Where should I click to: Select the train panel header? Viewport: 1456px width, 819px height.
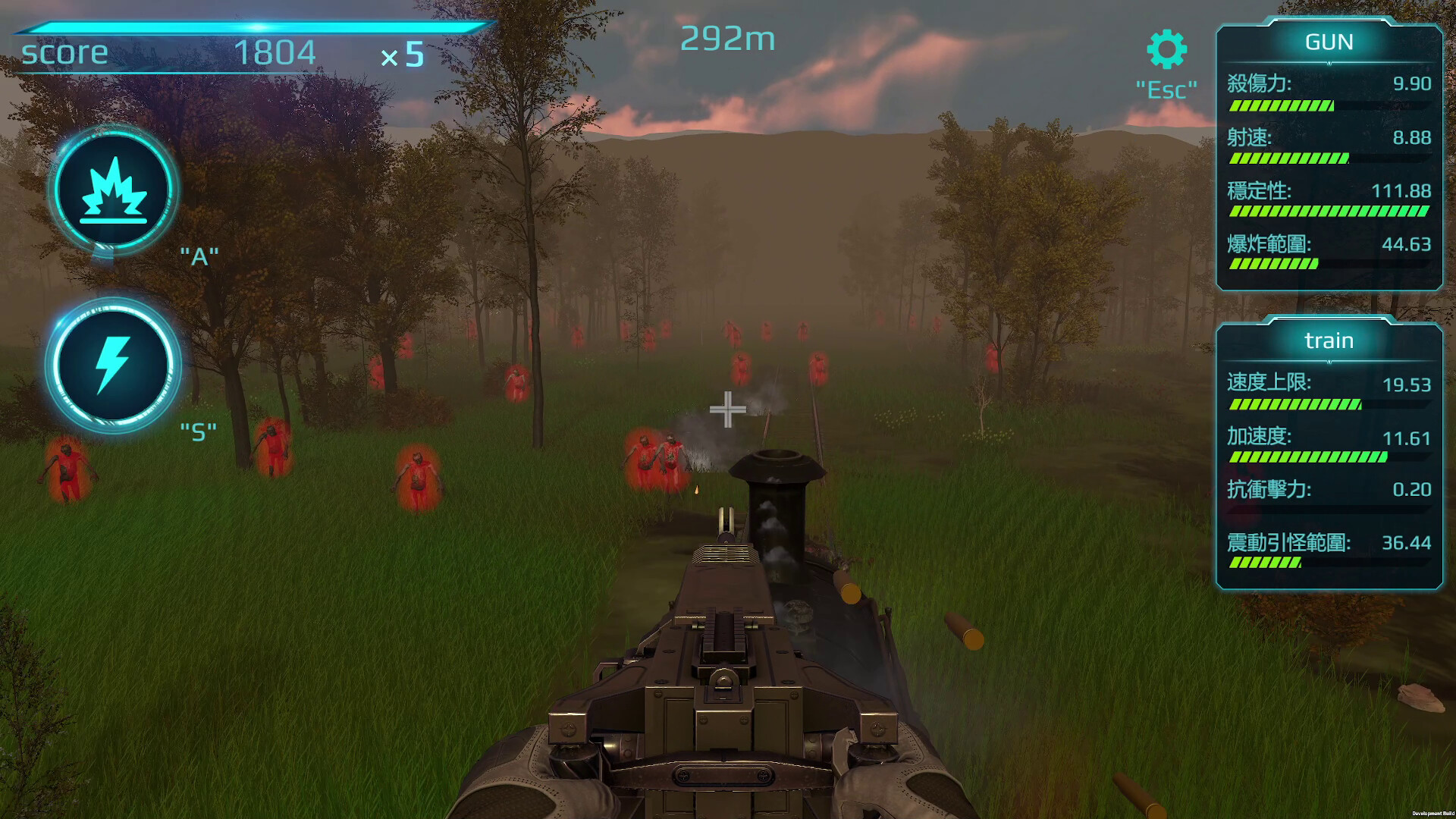click(x=1328, y=340)
